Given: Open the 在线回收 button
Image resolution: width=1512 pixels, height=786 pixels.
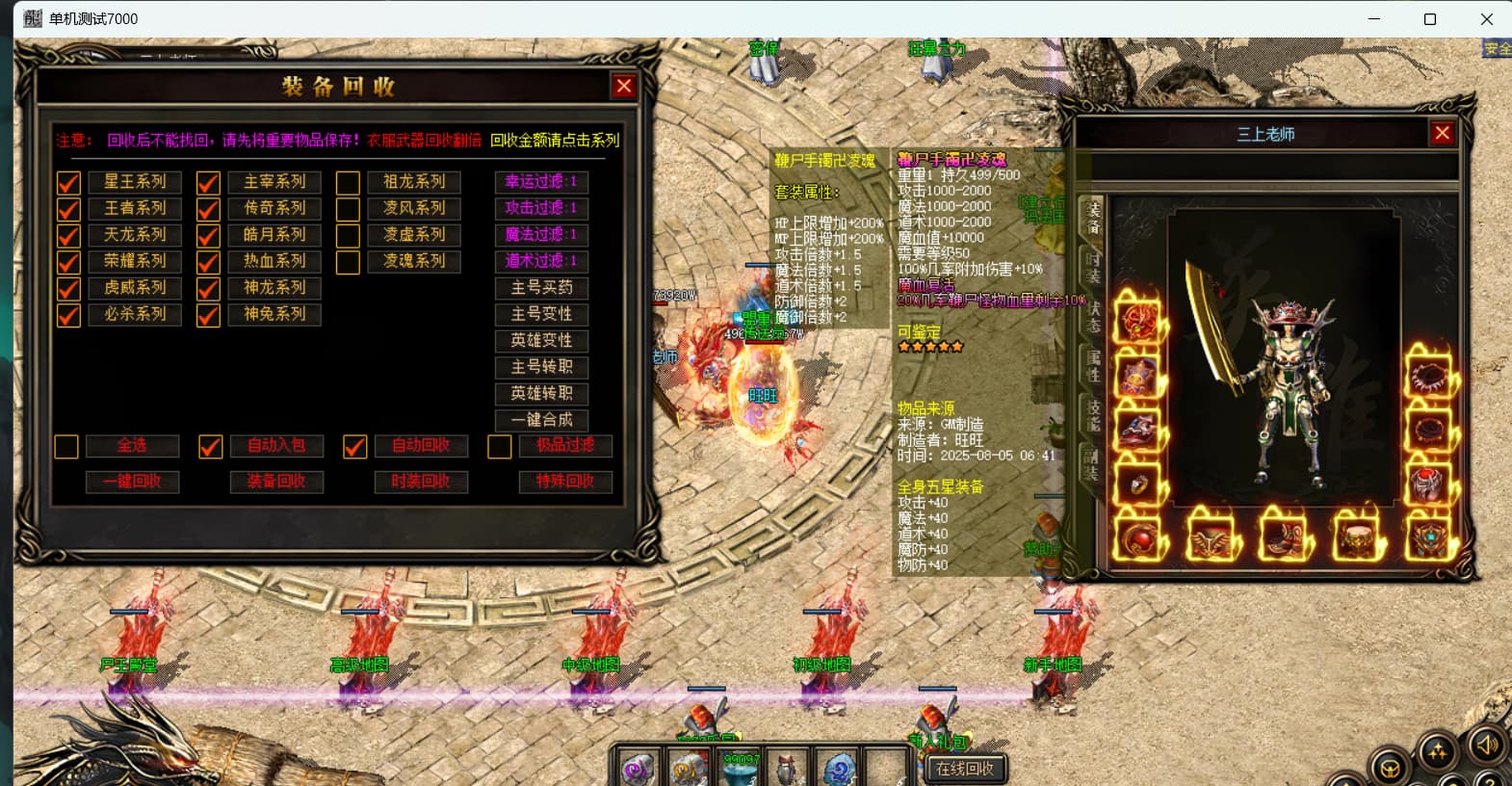Looking at the screenshot, I should tap(965, 769).
